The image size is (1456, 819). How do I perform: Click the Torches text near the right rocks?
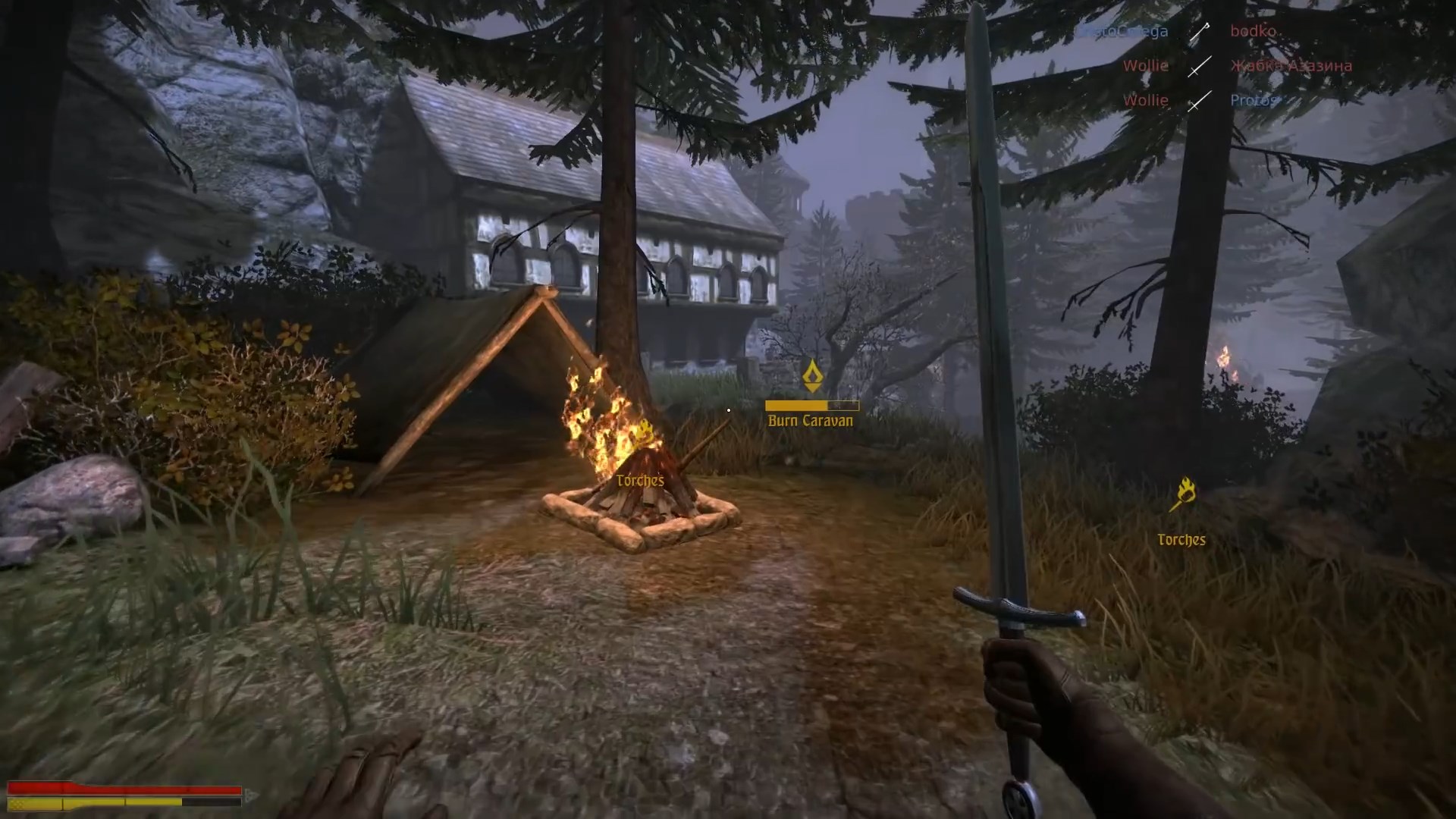1183,539
